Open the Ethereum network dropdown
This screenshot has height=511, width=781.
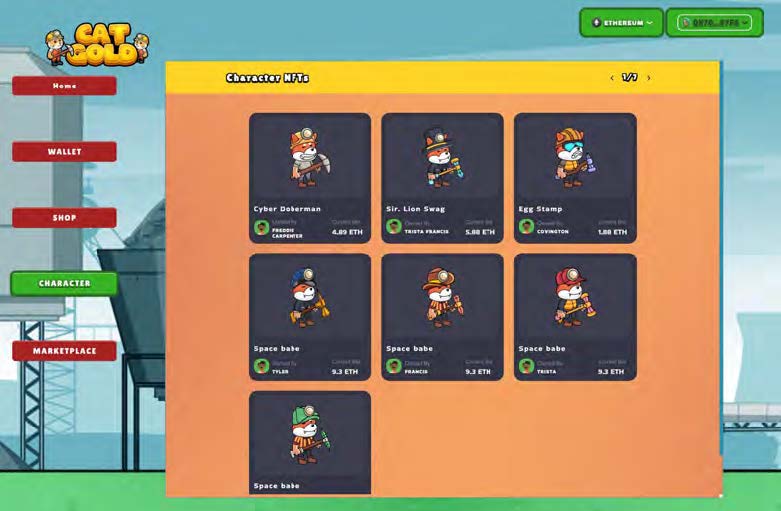621,22
